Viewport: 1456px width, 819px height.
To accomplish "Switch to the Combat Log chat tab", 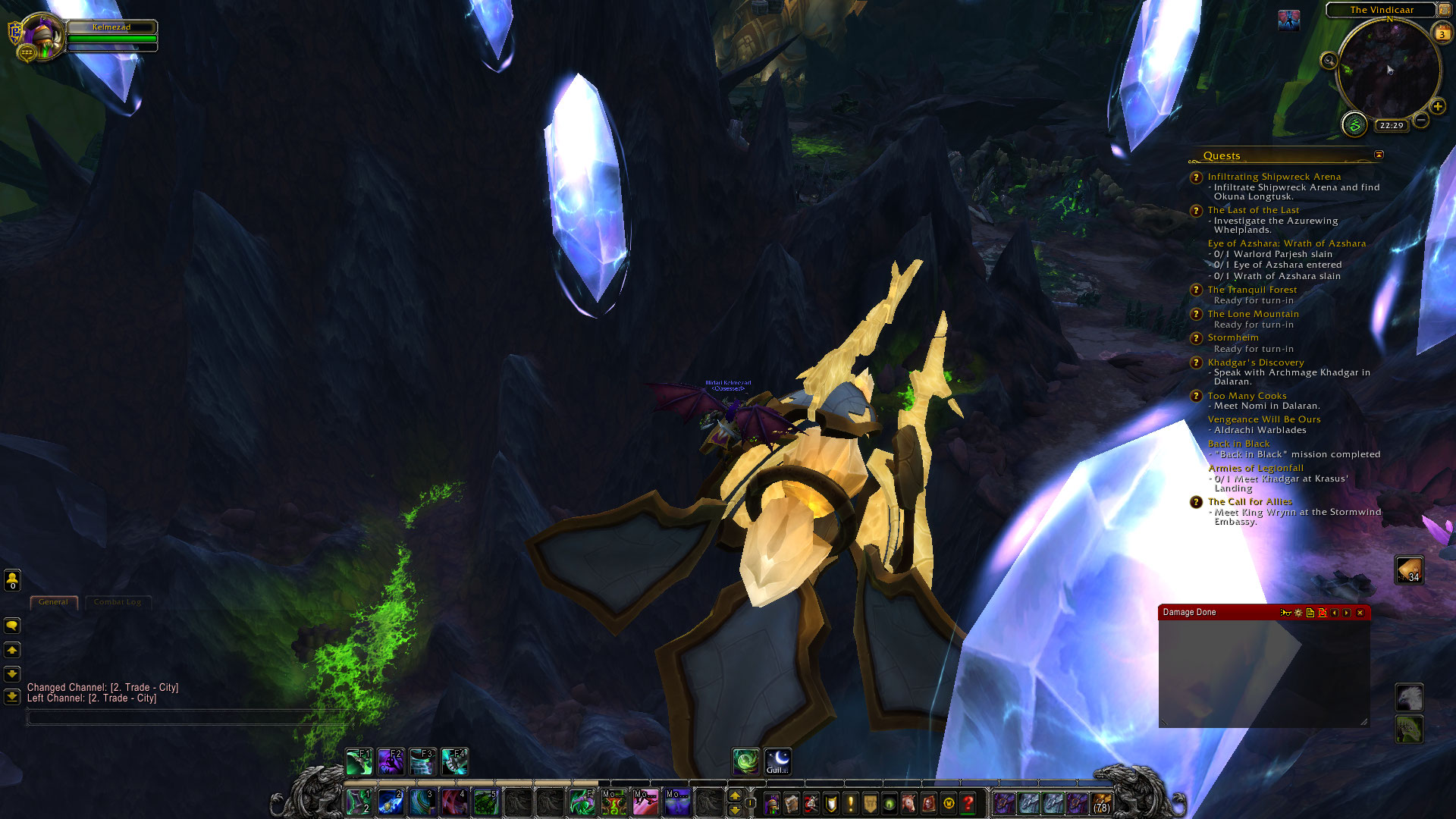I will [x=118, y=602].
